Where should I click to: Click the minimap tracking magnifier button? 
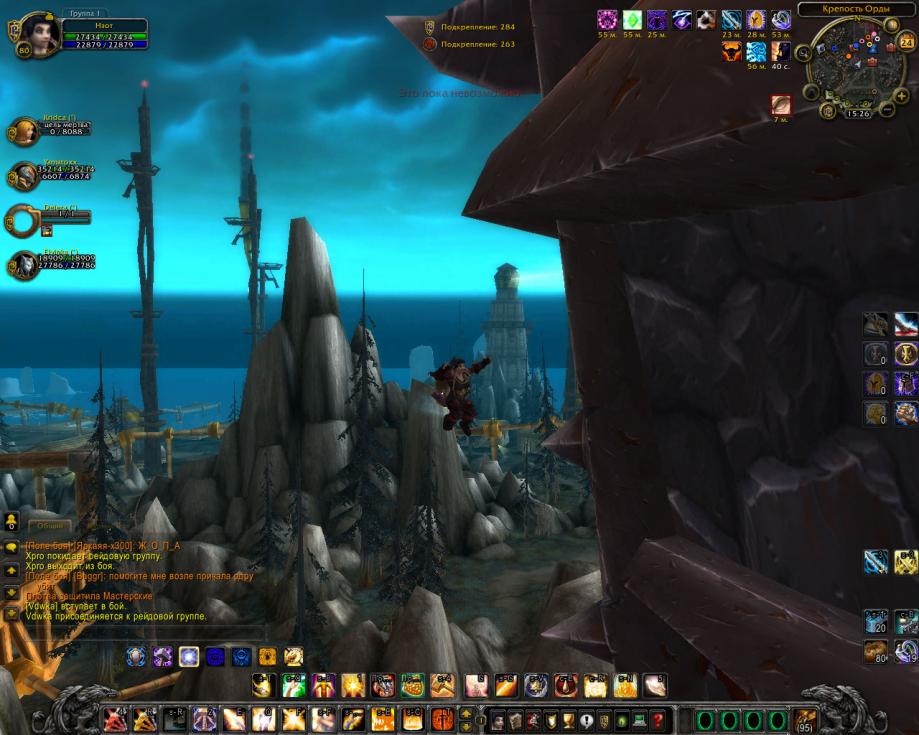804,53
